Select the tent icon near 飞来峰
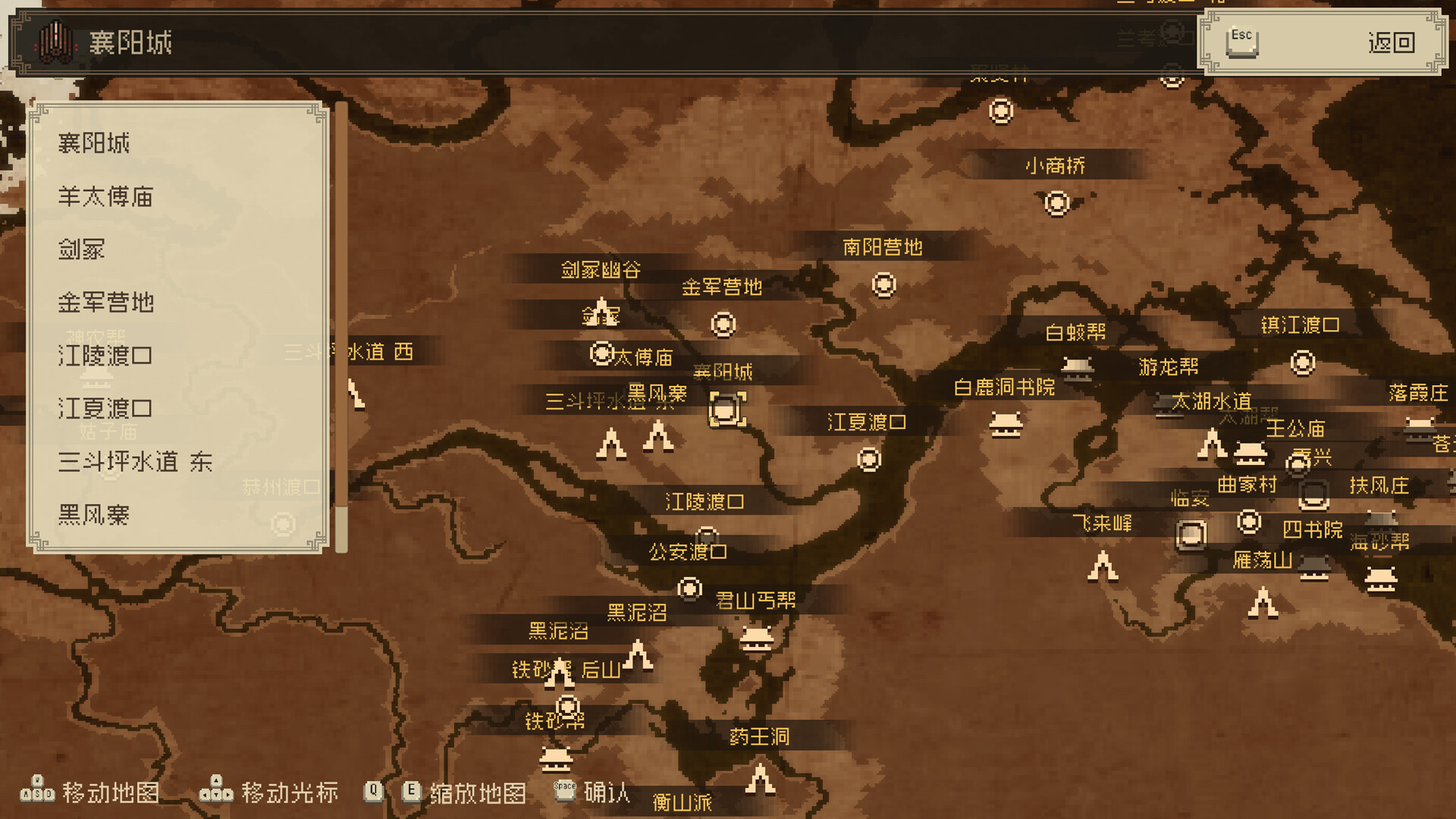This screenshot has height=819, width=1456. [1103, 566]
